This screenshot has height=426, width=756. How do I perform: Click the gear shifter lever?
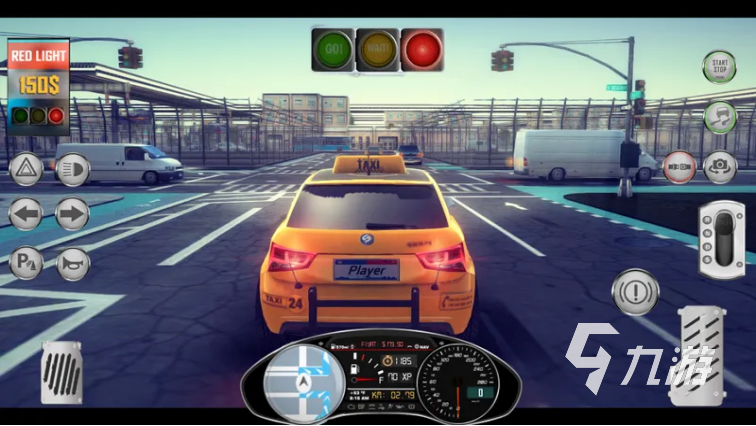pos(721,232)
